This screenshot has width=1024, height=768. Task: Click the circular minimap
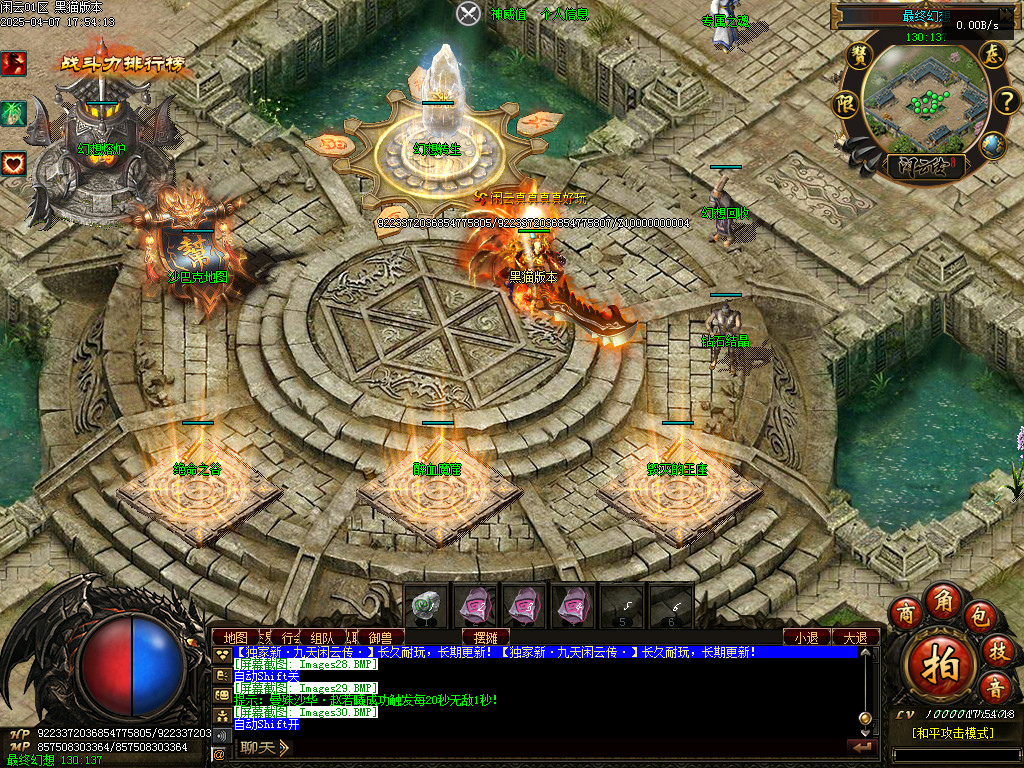(x=926, y=101)
